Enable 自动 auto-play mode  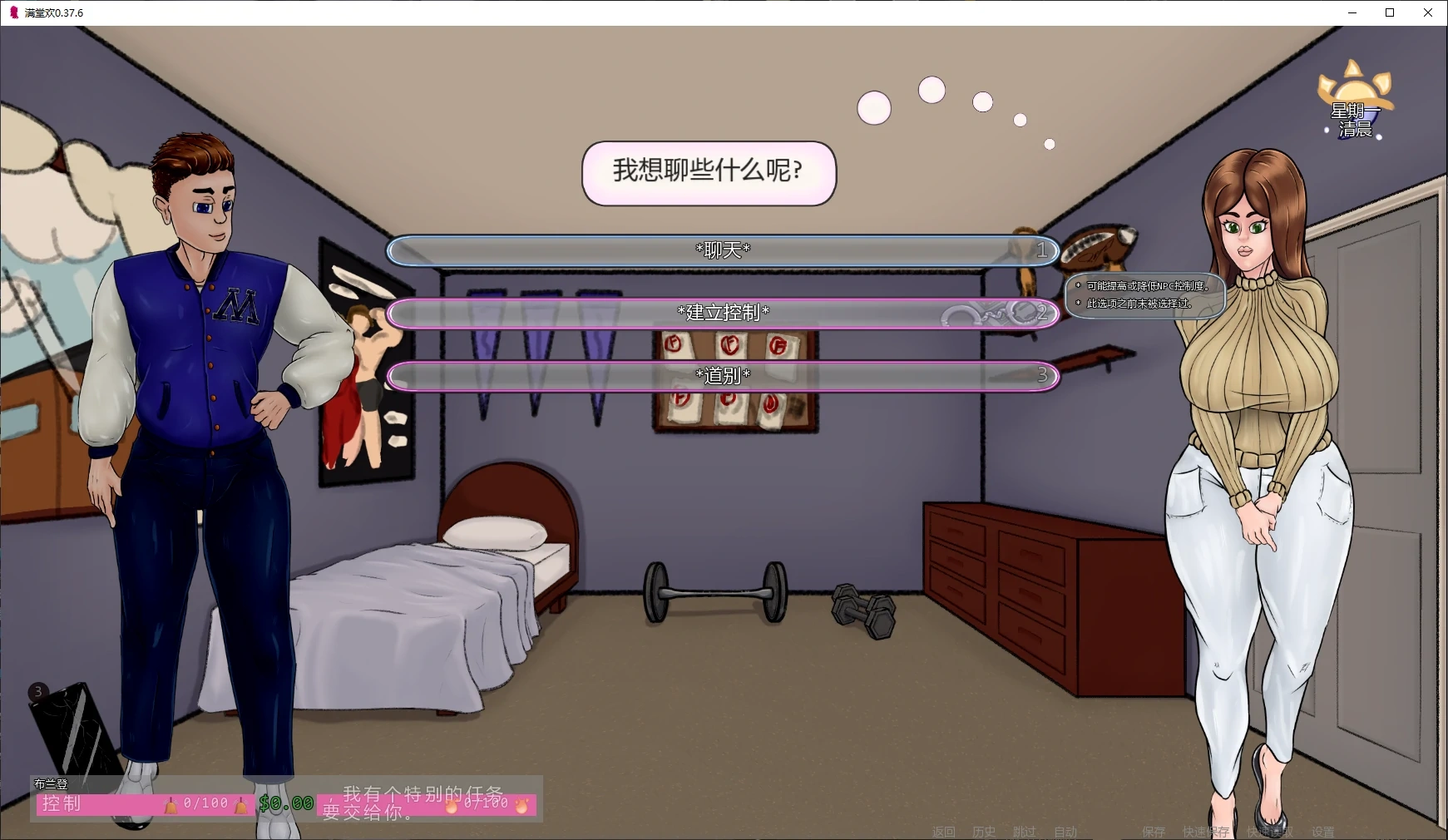pyautogui.click(x=1066, y=831)
